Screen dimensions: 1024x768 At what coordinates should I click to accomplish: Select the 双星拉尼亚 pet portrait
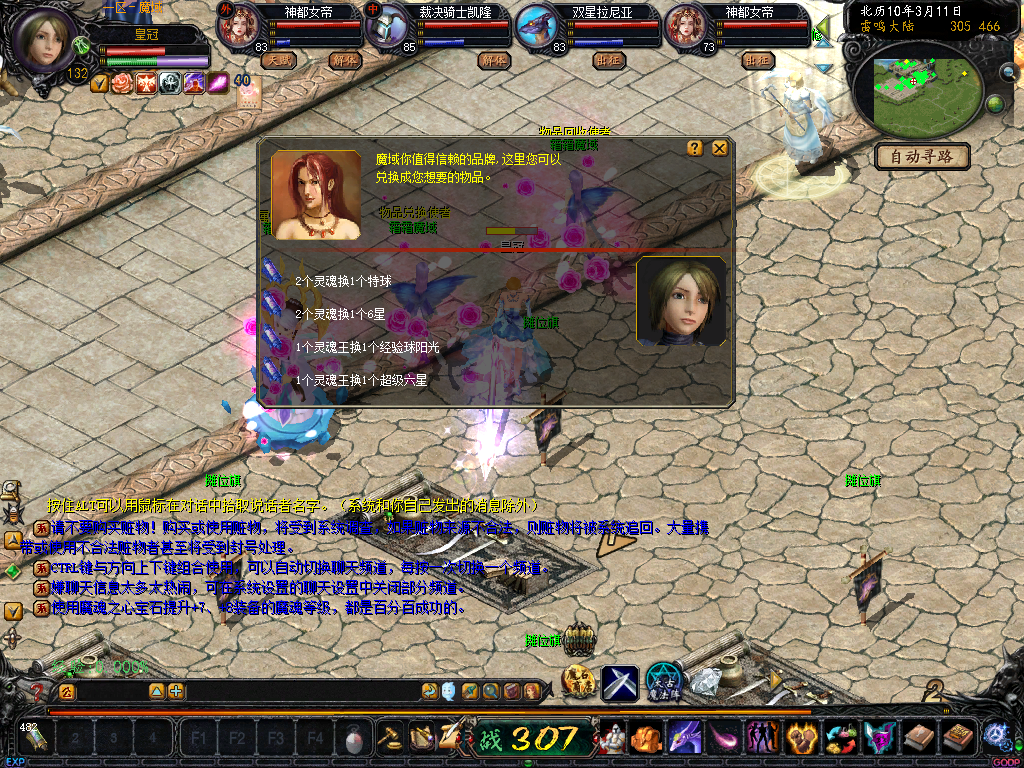pyautogui.click(x=538, y=27)
